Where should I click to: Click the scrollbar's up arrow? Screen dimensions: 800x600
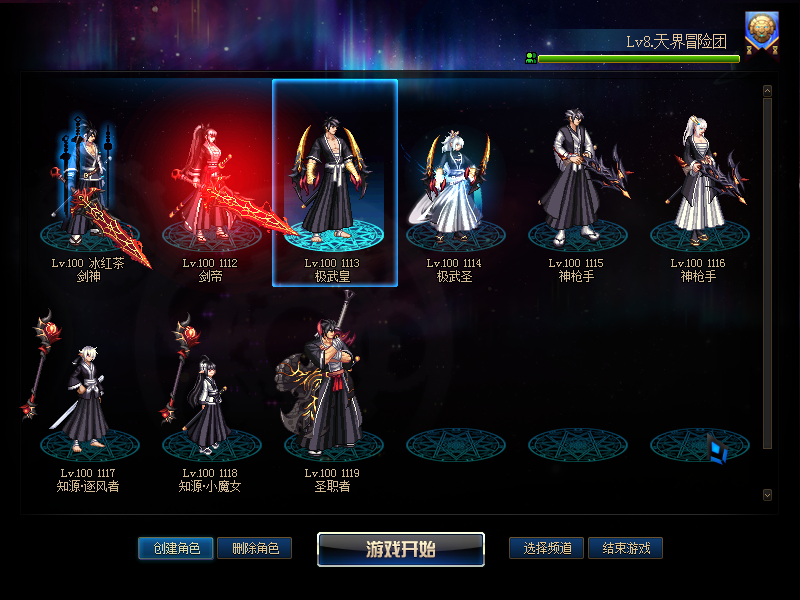tap(767, 91)
